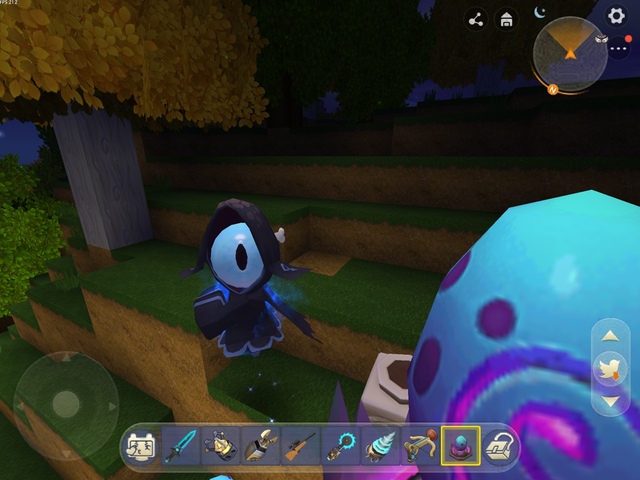Tap the fly-down arrow button
This screenshot has width=640, height=480.
point(610,401)
